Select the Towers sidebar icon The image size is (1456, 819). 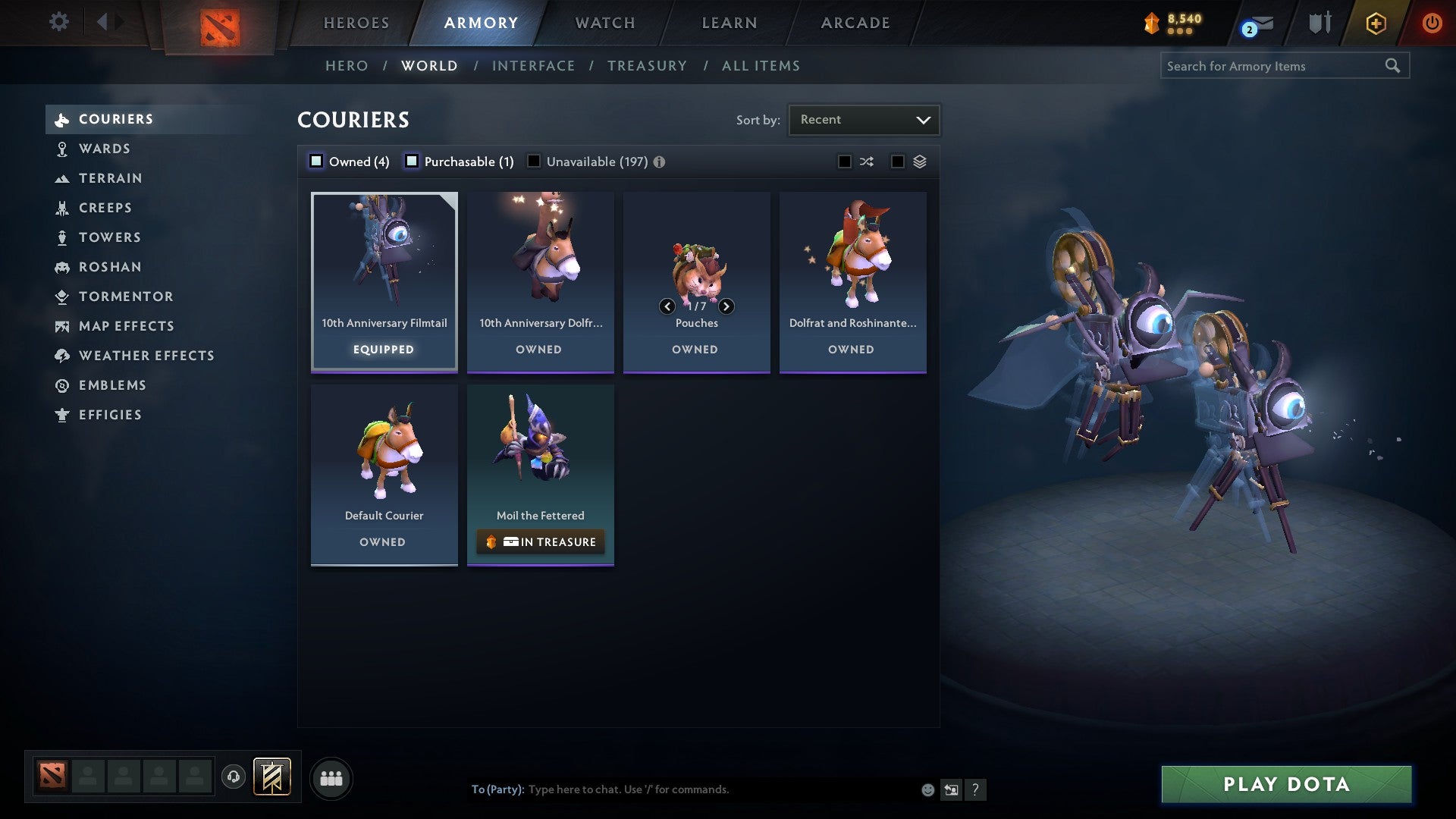(62, 237)
